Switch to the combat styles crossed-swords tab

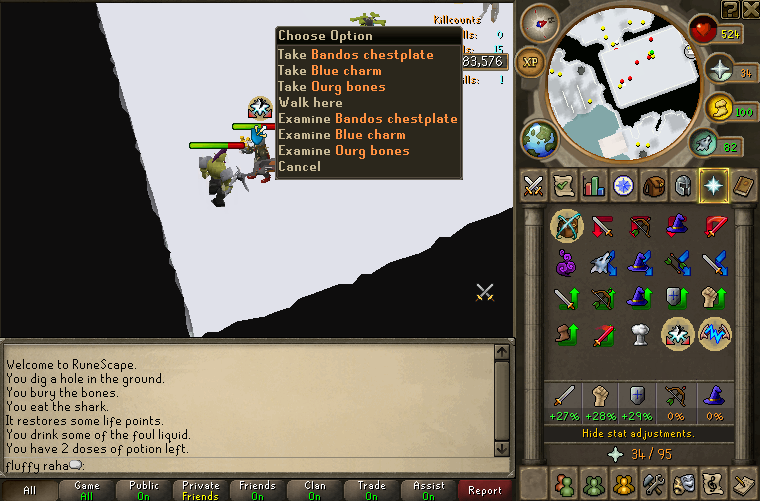(533, 186)
